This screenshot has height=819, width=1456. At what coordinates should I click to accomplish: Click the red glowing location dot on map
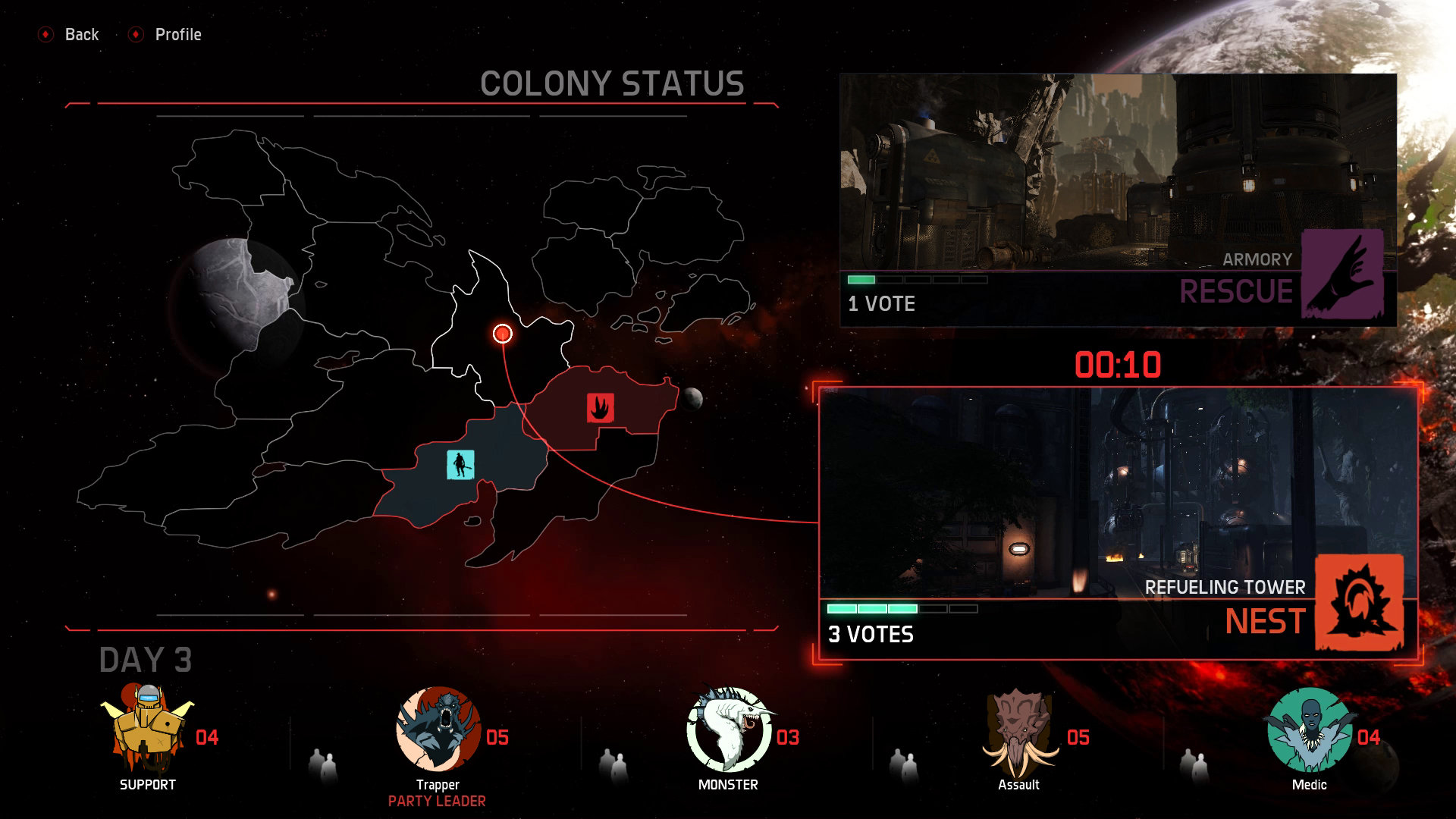(503, 334)
